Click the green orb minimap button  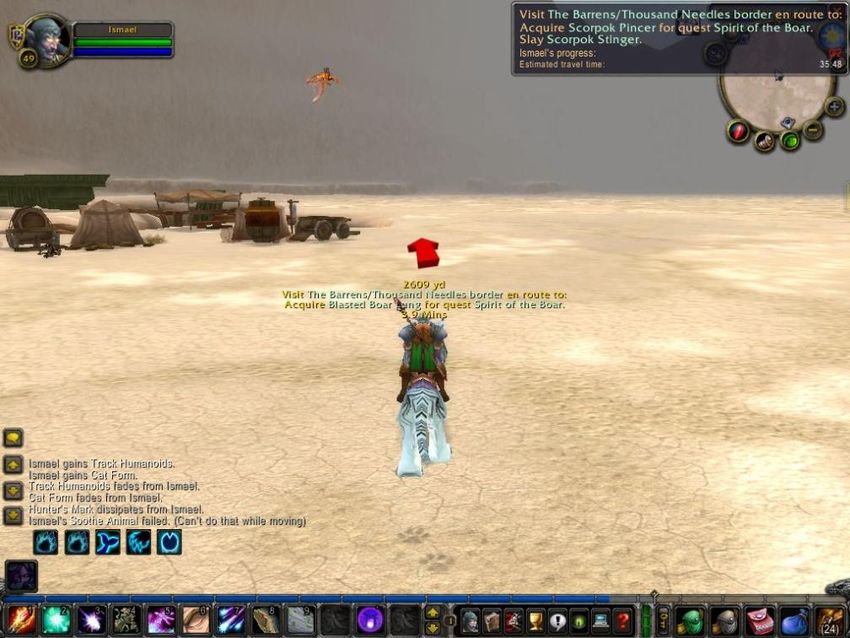pos(789,141)
